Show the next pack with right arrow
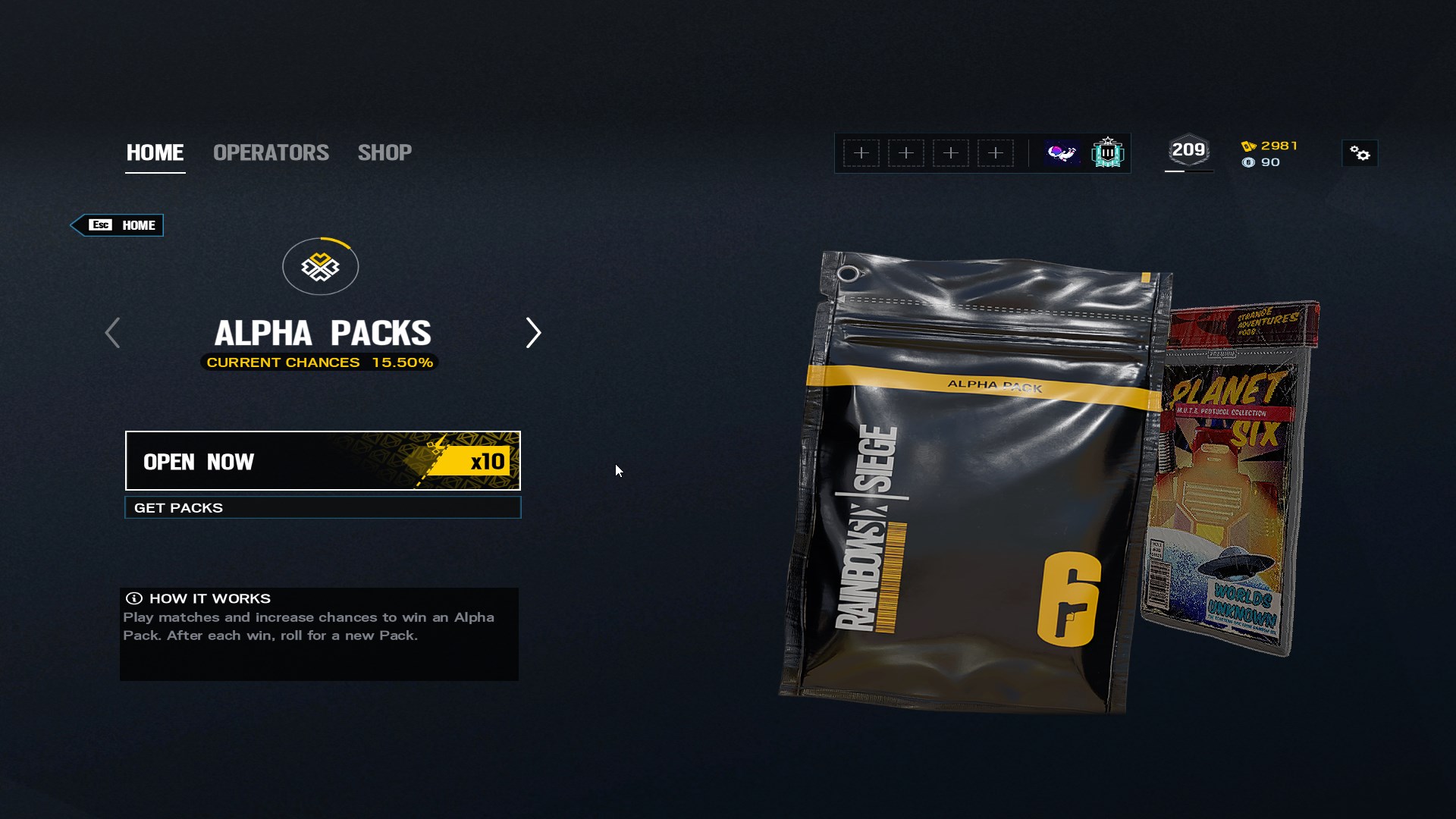Viewport: 1456px width, 819px height. pos(533,333)
